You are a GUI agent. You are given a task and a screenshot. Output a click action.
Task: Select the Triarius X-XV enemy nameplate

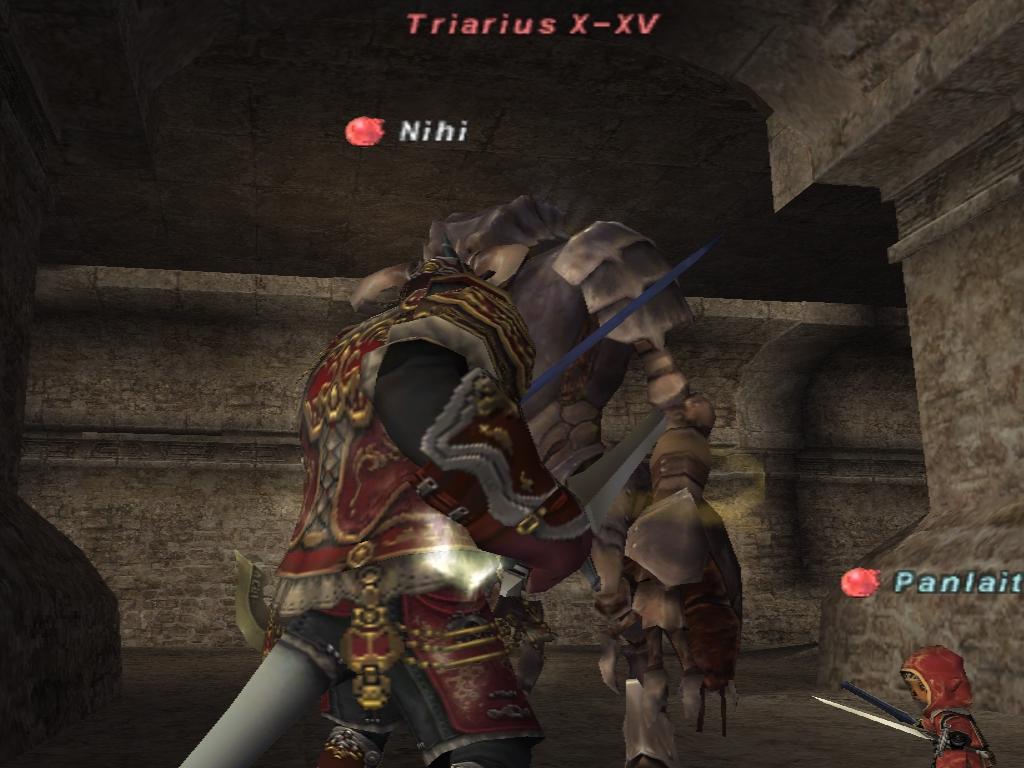pos(533,24)
